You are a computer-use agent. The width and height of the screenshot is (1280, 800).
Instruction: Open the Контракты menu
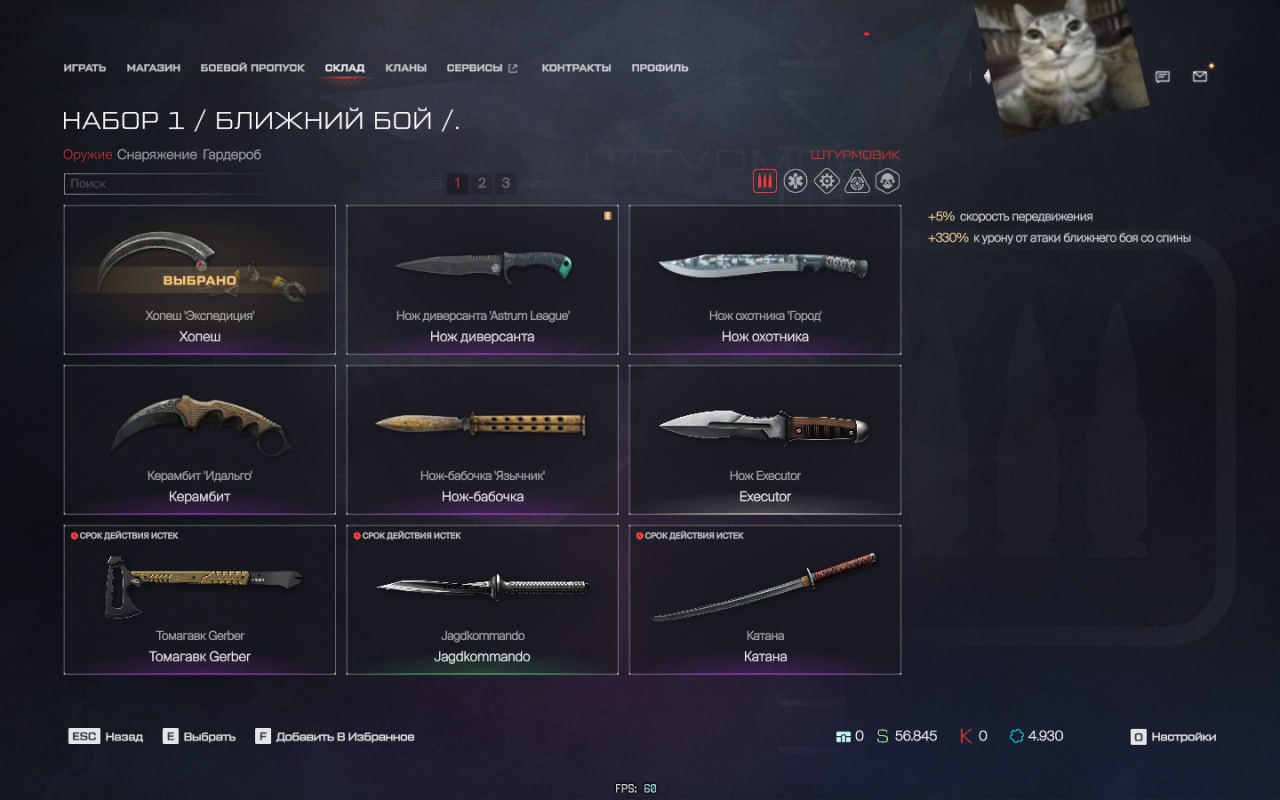[576, 68]
